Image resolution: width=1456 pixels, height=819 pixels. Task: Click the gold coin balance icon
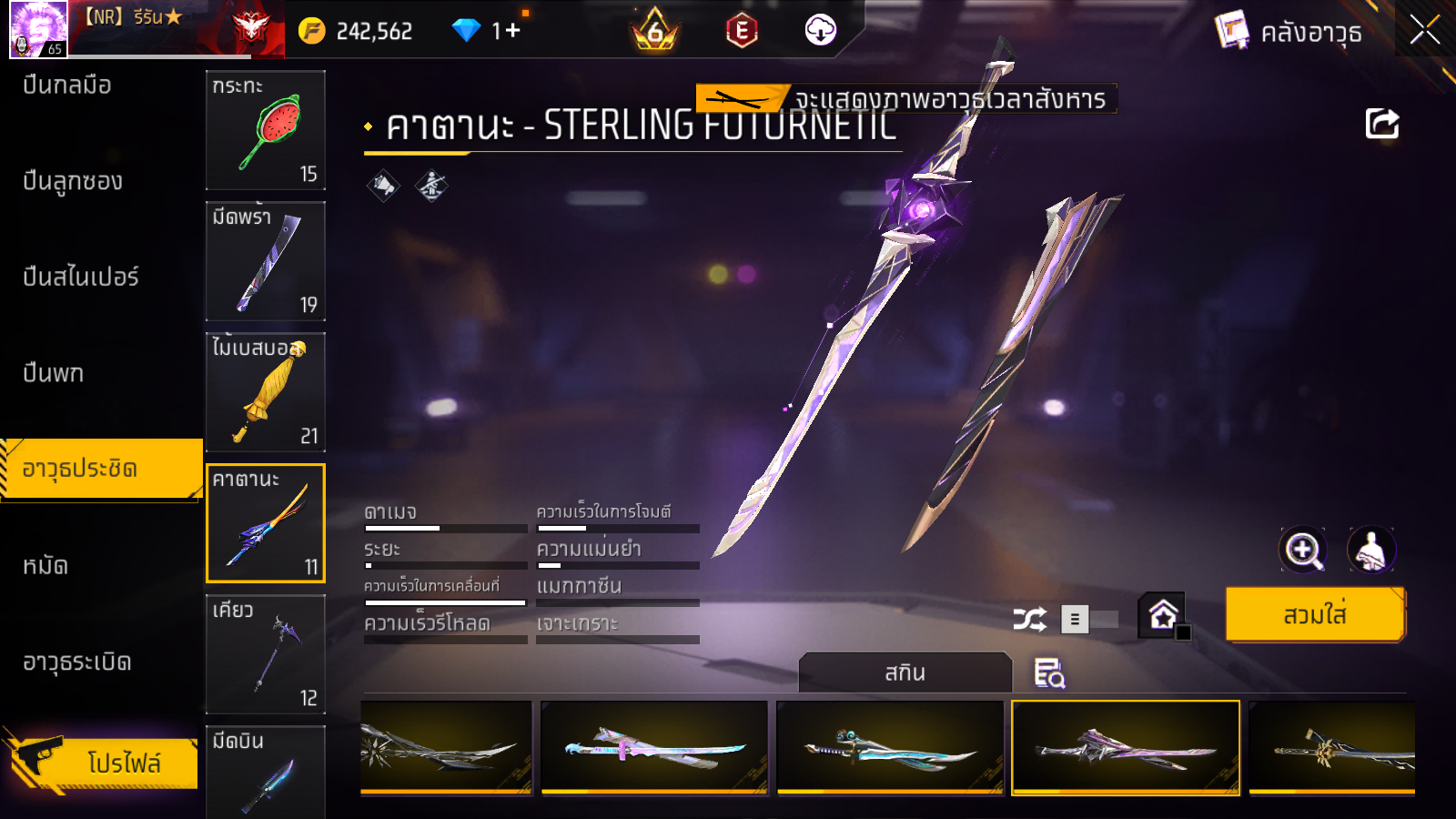pyautogui.click(x=311, y=31)
